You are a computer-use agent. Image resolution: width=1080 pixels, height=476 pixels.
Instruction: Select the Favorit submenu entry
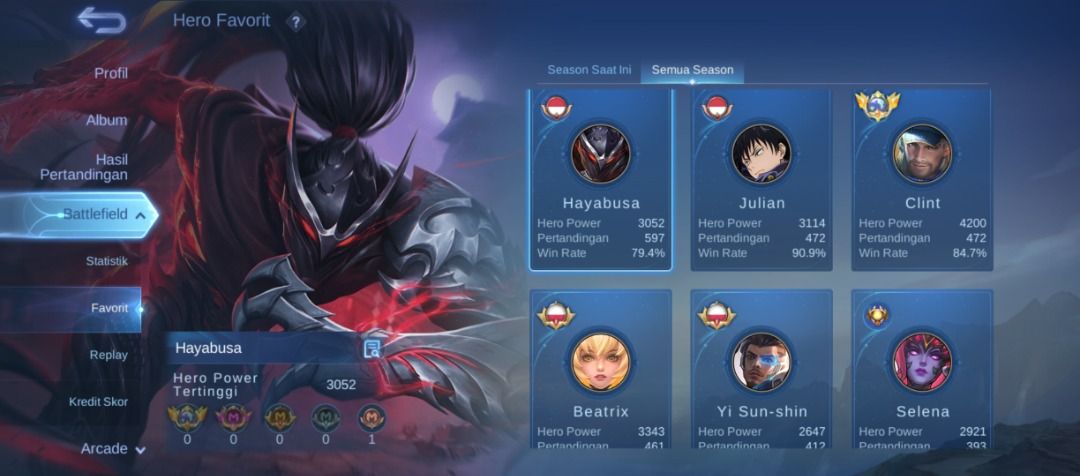coord(109,308)
